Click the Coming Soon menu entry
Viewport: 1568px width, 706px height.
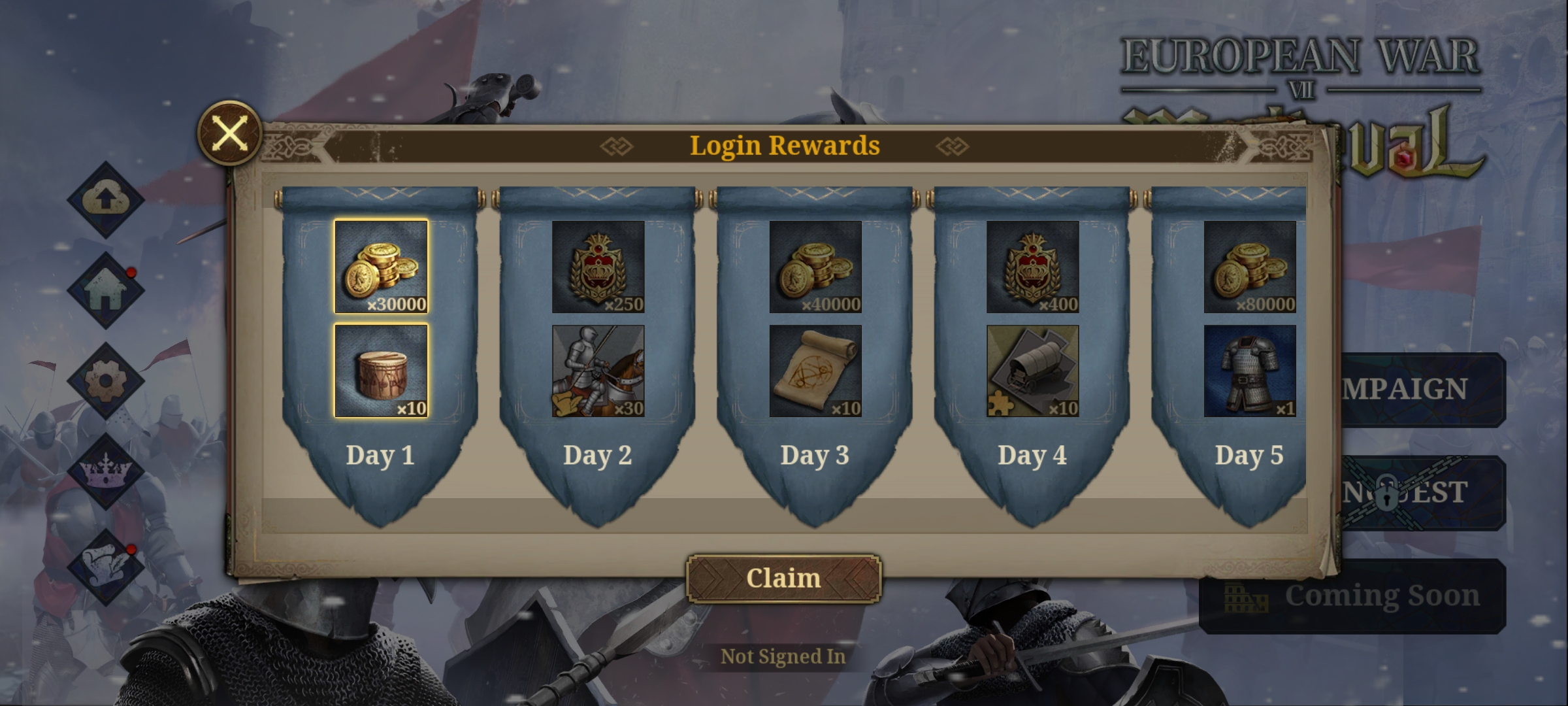pyautogui.click(x=1352, y=596)
